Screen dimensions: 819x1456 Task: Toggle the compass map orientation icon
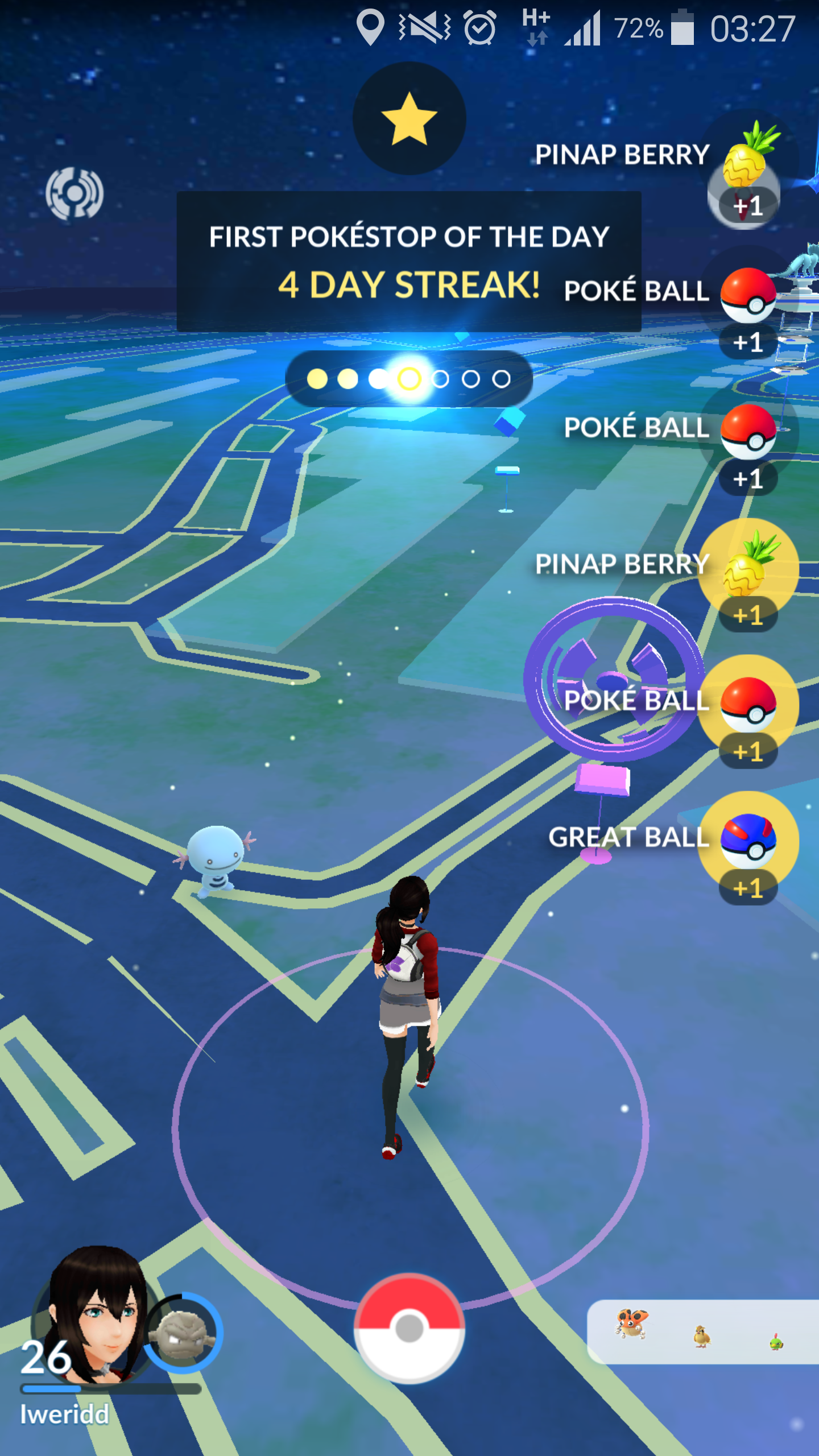click(x=75, y=193)
